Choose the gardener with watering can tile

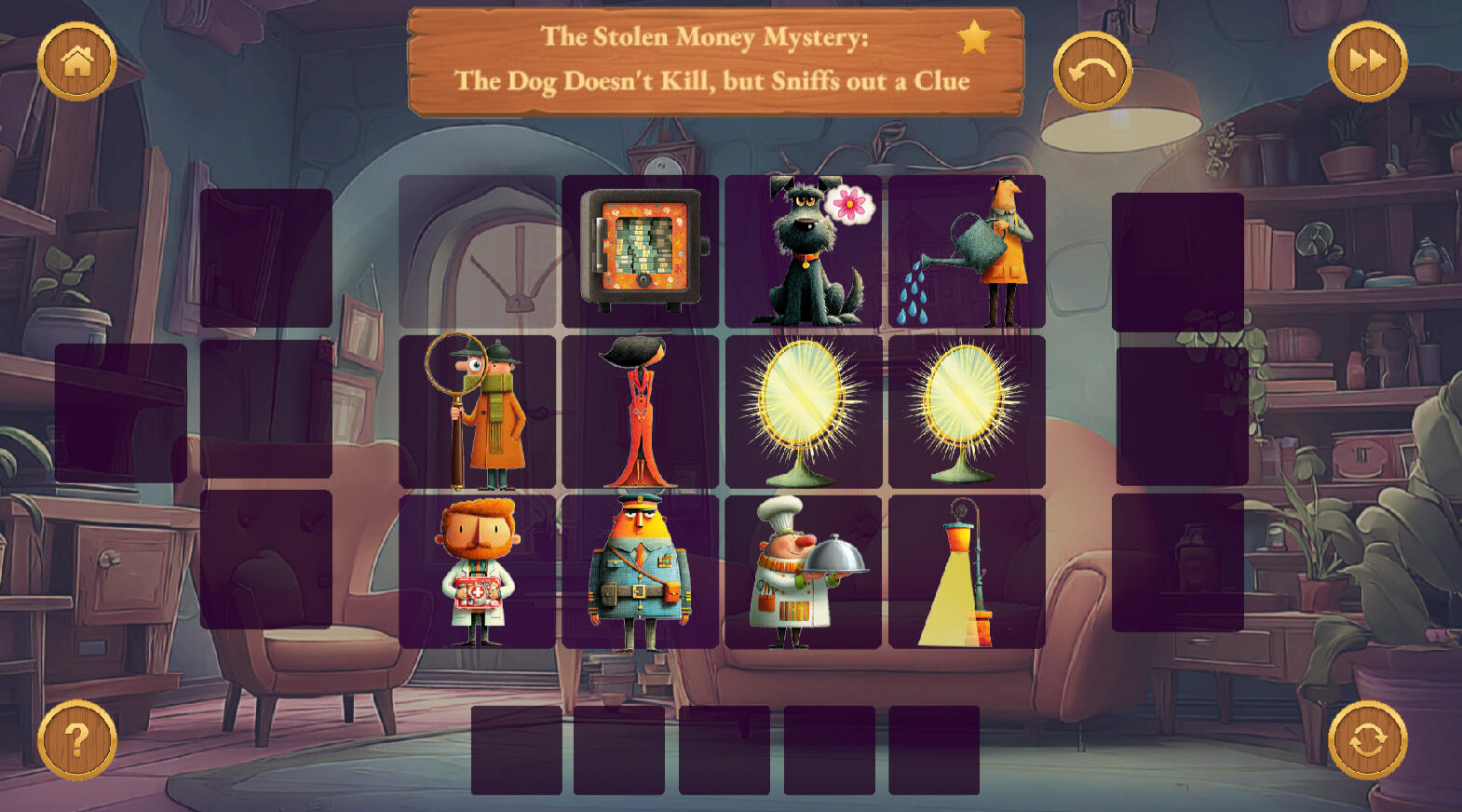pos(967,251)
